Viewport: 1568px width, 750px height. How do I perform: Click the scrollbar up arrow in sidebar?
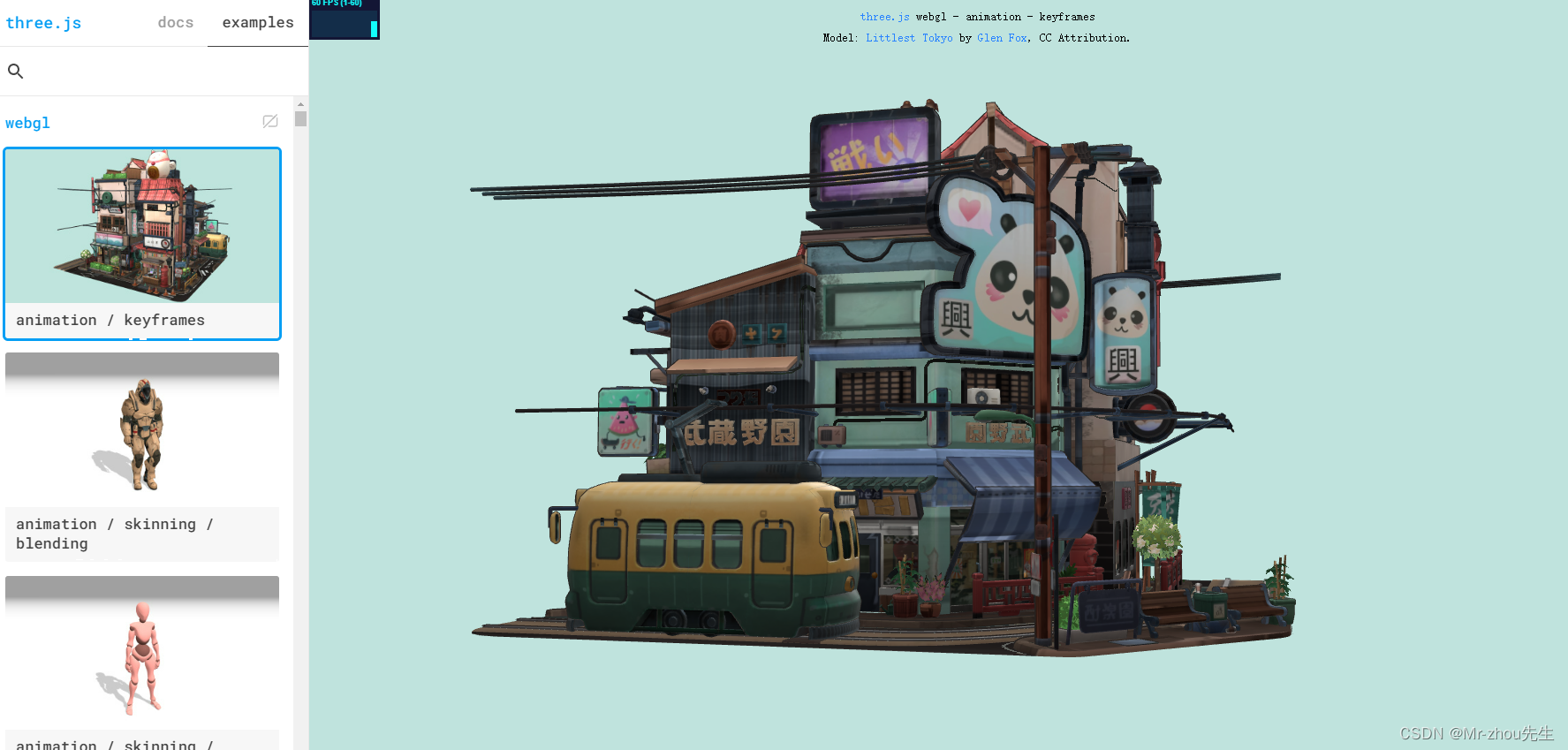(x=300, y=104)
